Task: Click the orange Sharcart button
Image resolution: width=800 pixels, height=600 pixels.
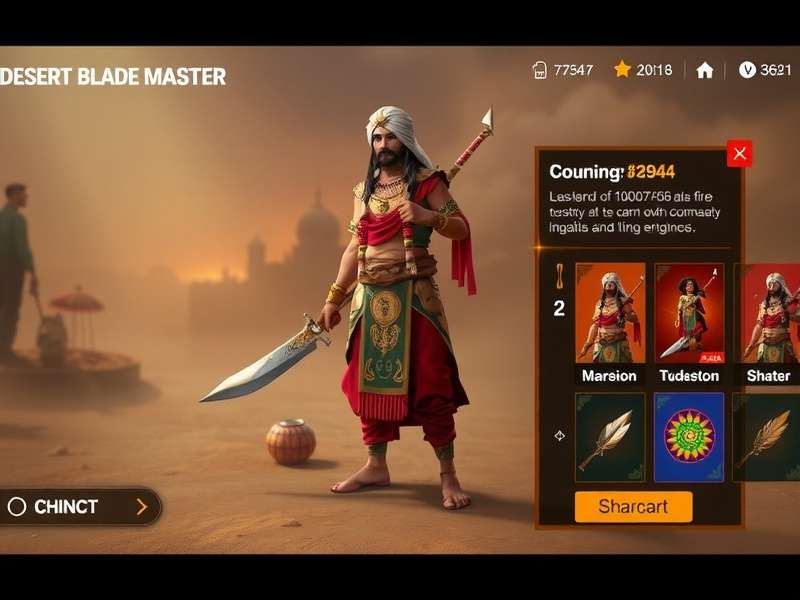Action: pyautogui.click(x=633, y=506)
